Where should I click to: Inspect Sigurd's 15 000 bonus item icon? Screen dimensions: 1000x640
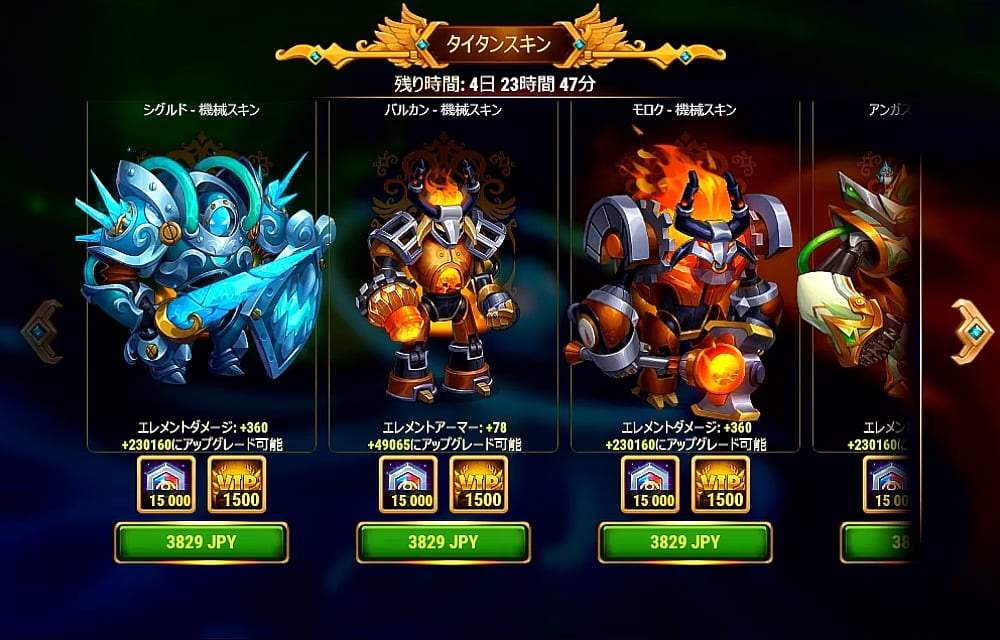167,485
